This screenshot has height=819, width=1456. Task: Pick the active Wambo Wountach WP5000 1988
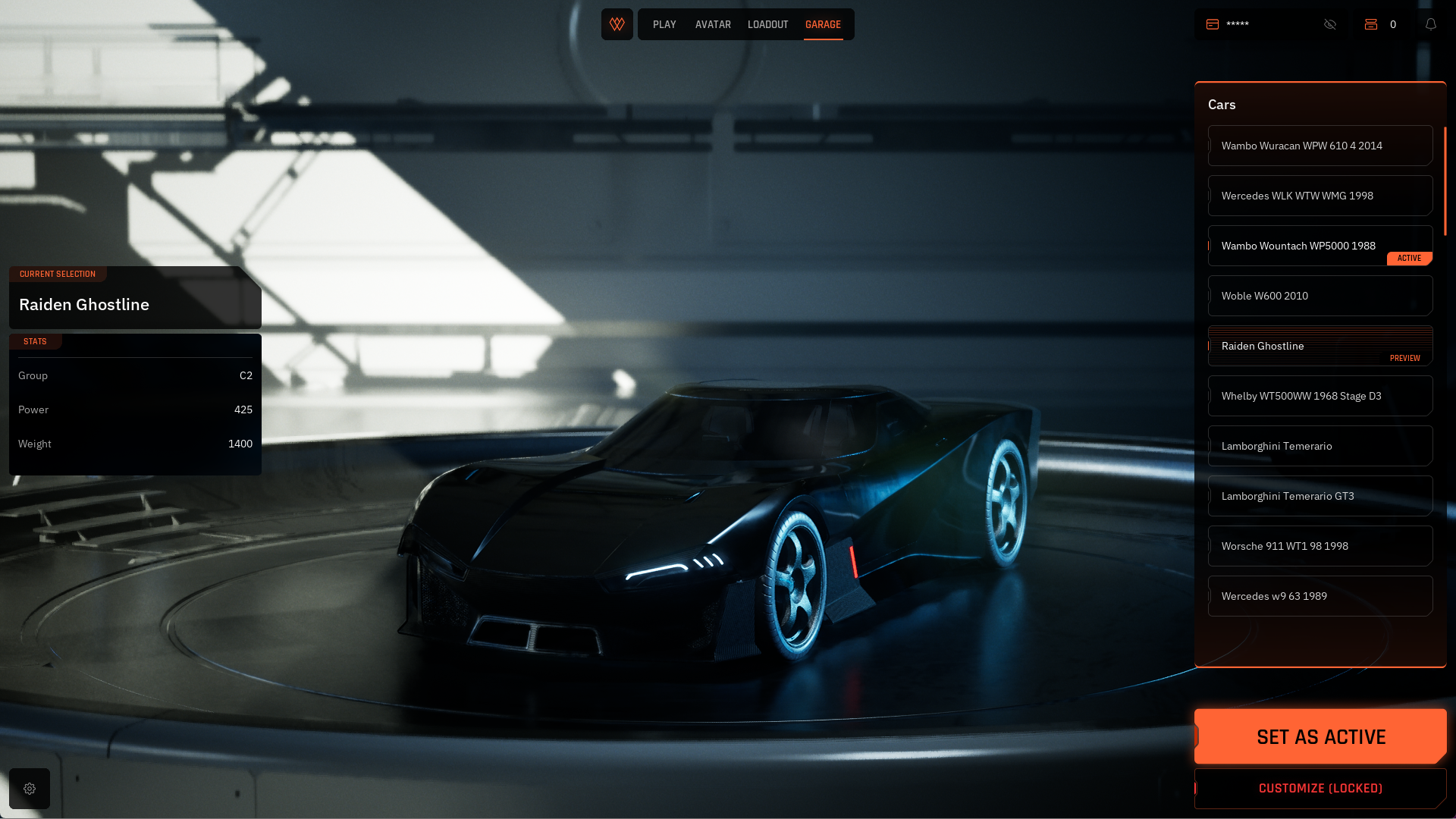(x=1319, y=246)
